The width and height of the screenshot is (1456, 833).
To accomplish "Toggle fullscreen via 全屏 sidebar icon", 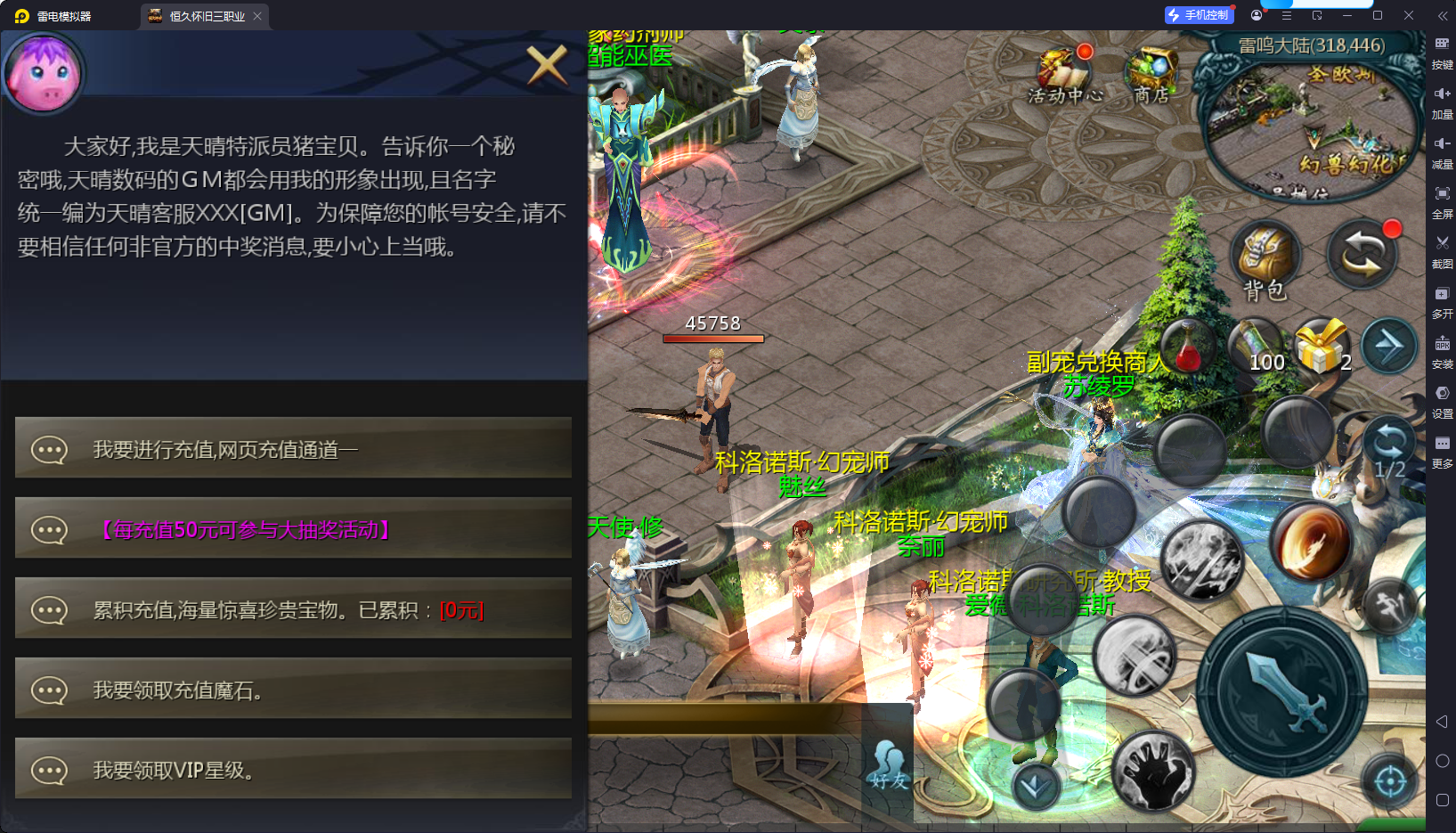I will (1443, 198).
